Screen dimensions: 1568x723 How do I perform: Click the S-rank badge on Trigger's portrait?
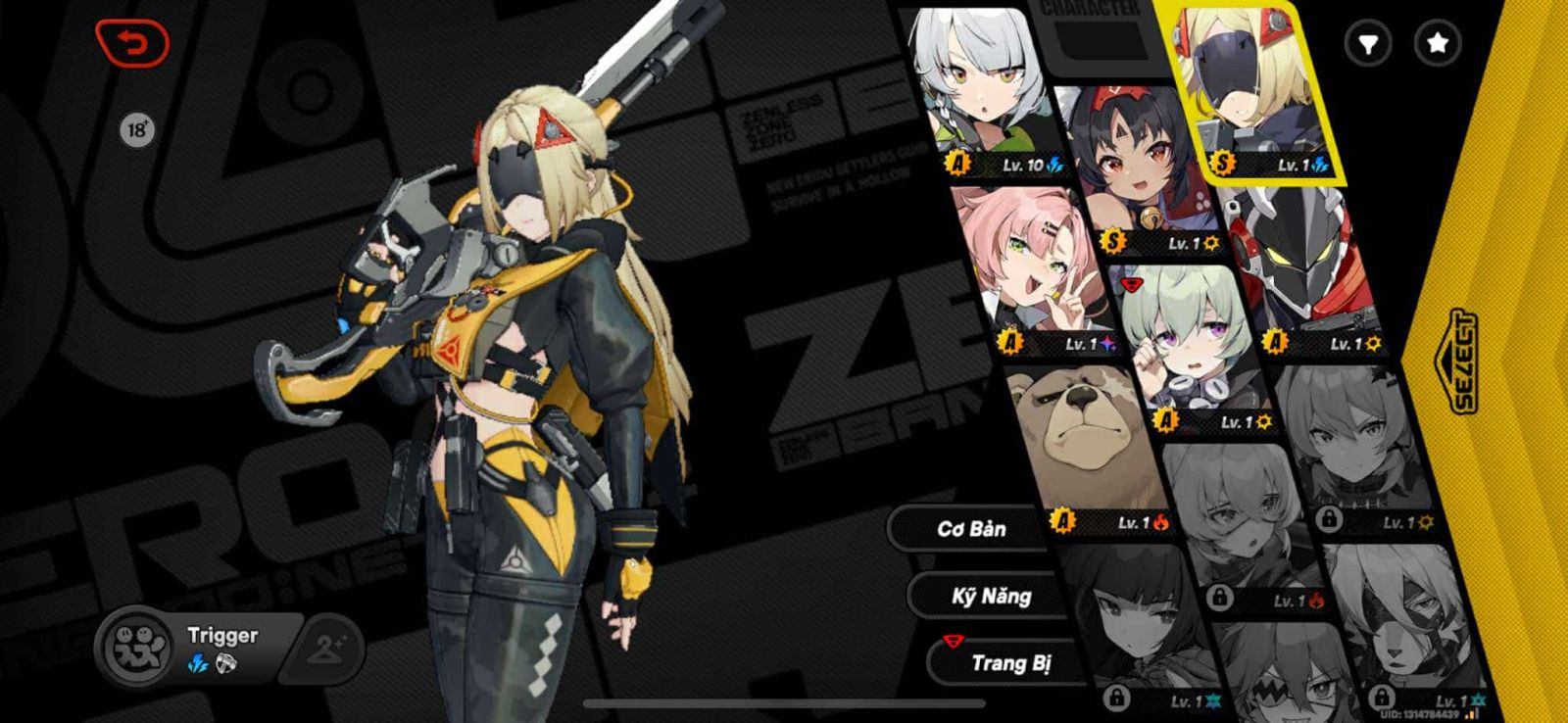tap(1219, 165)
